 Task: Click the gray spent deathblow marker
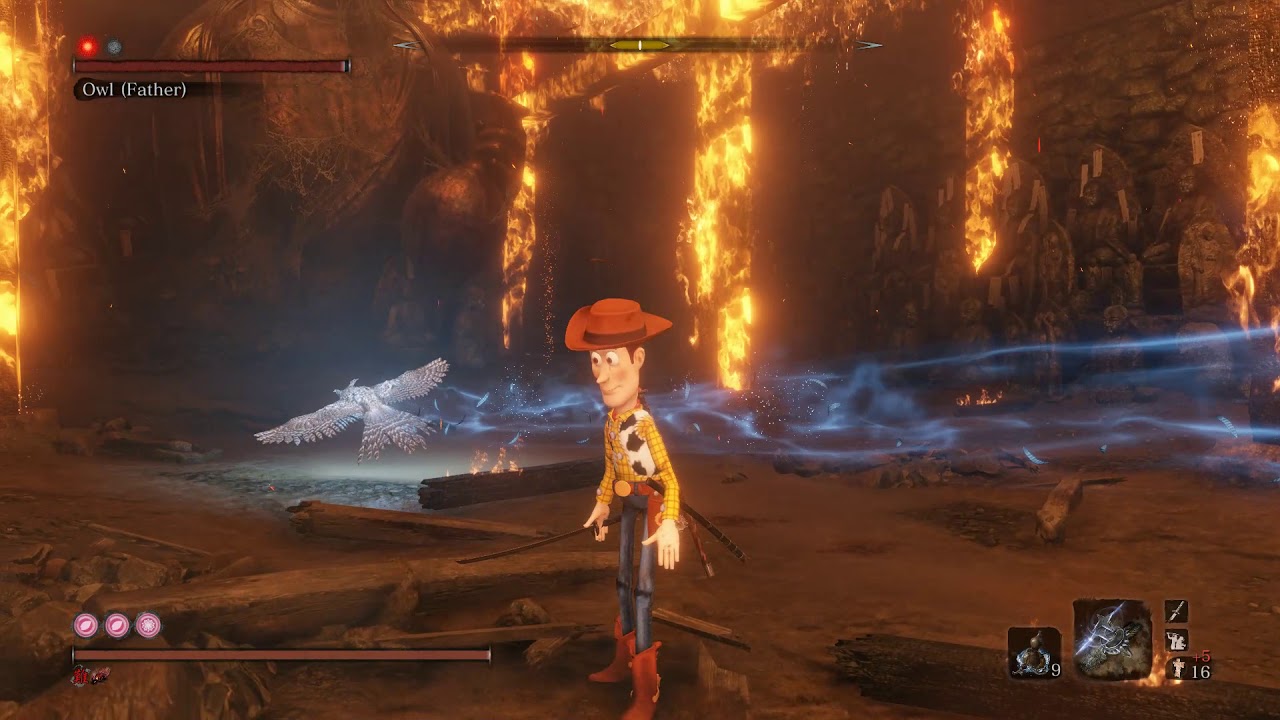click(115, 46)
